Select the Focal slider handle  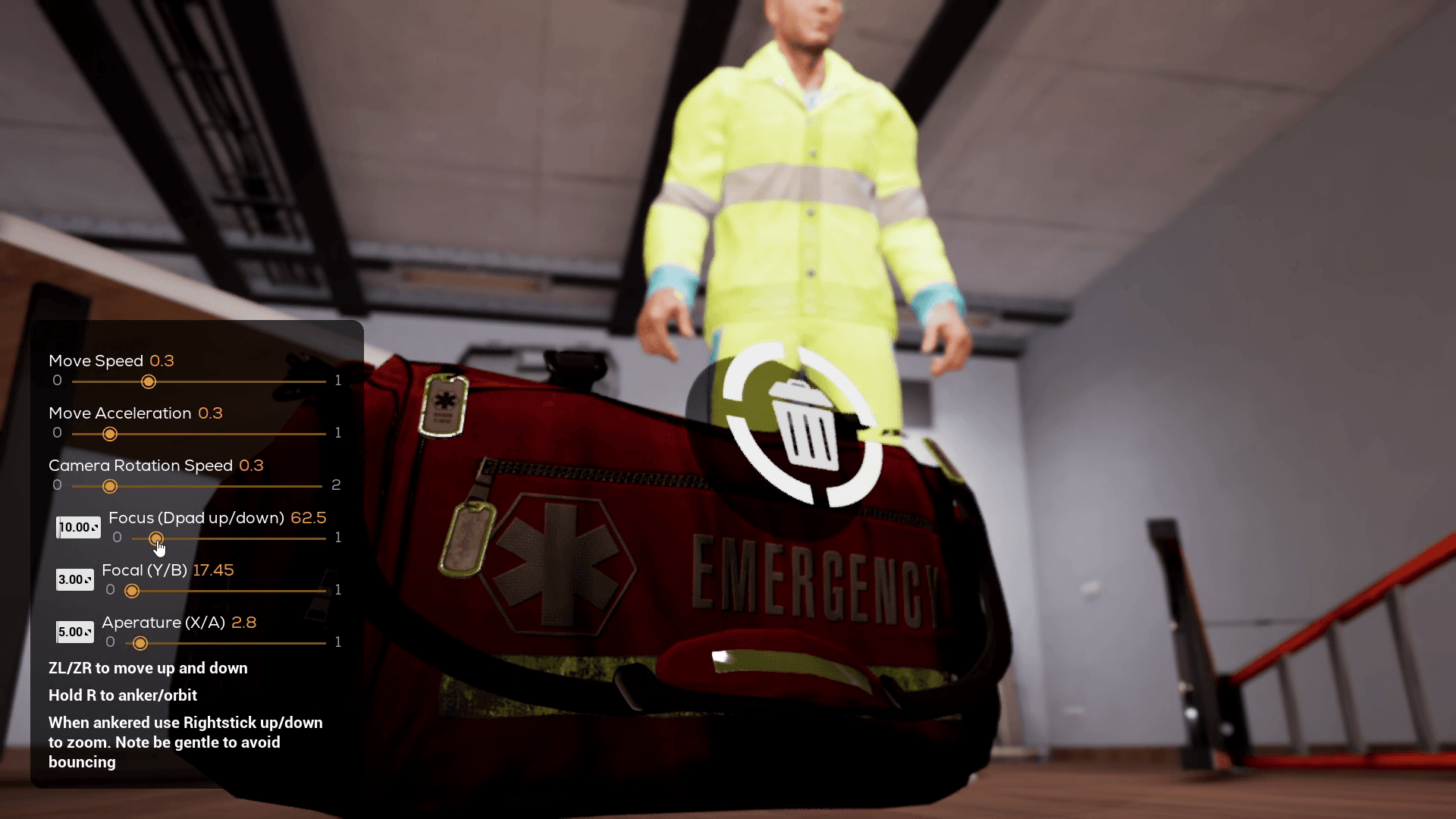133,591
